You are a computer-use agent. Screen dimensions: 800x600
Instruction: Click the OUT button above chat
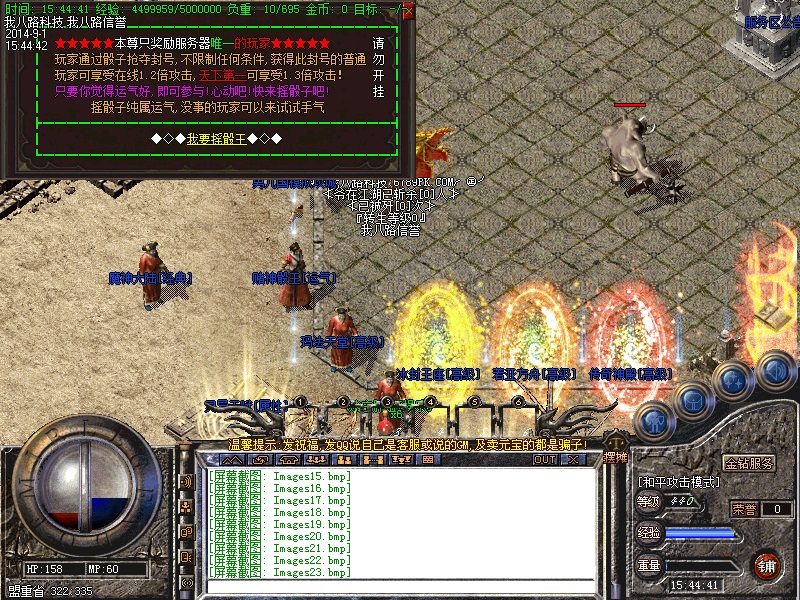tap(544, 459)
